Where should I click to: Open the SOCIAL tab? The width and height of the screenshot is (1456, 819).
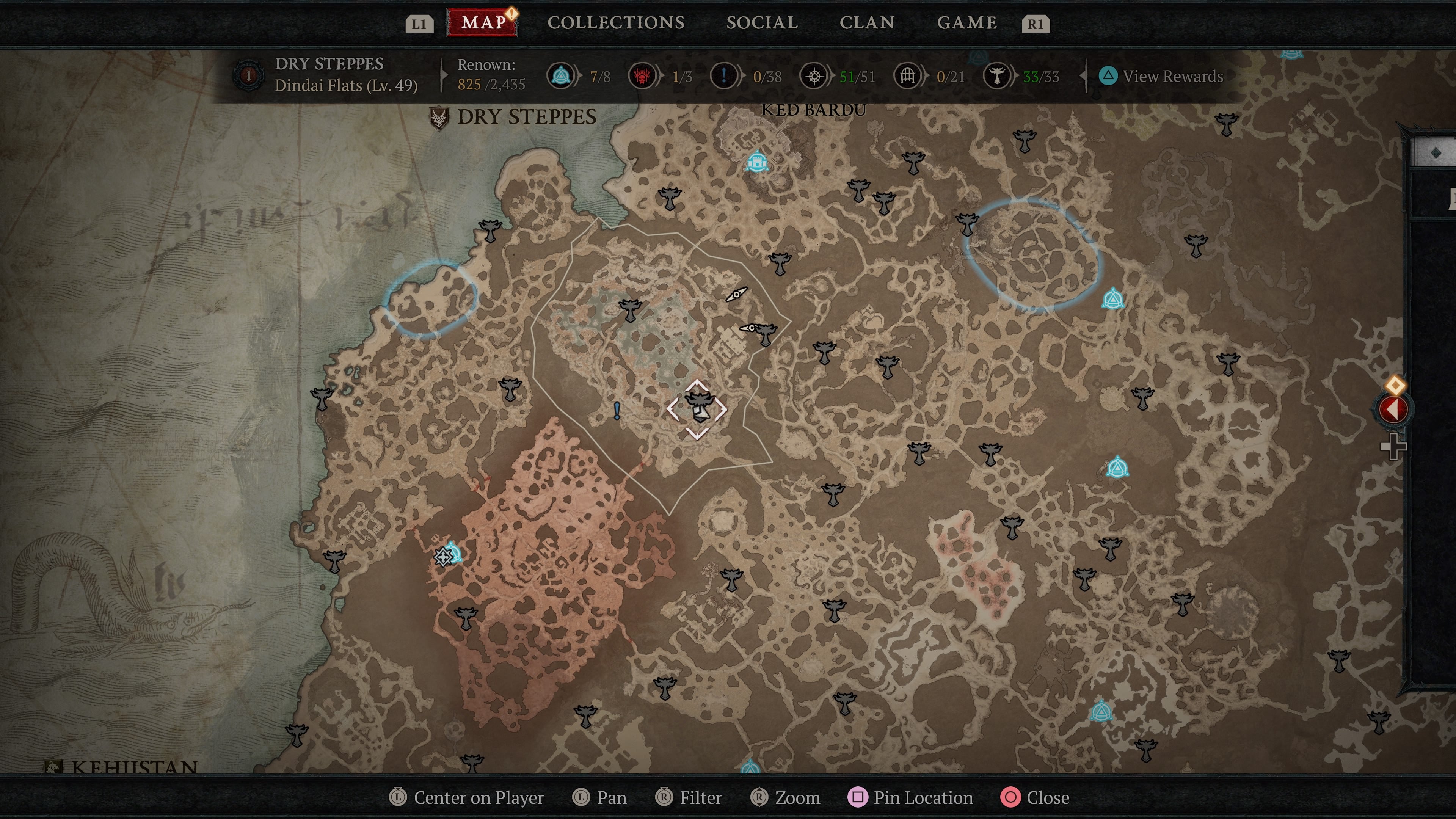pos(763,23)
